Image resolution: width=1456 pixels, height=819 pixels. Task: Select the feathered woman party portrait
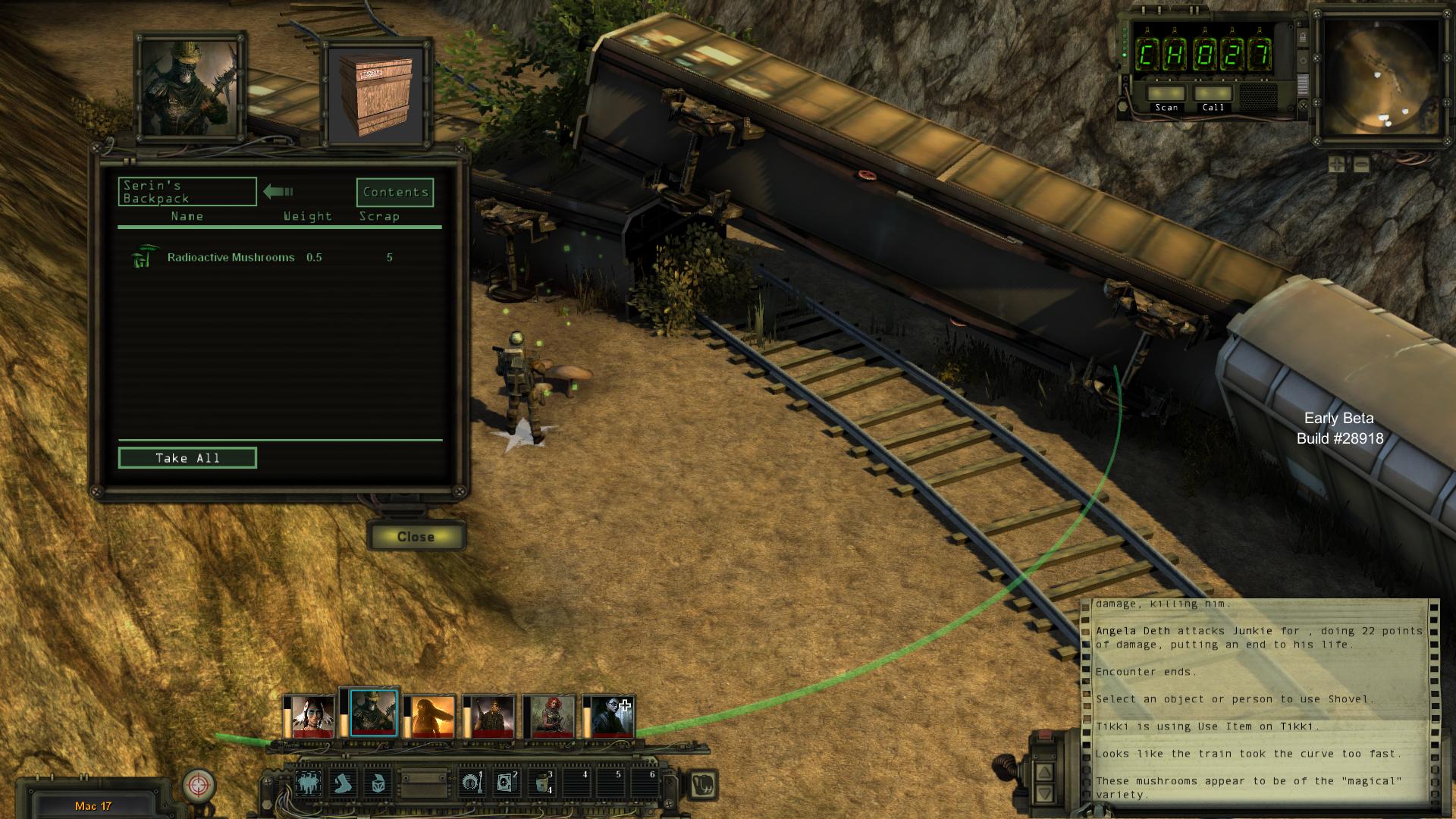pos(312,716)
